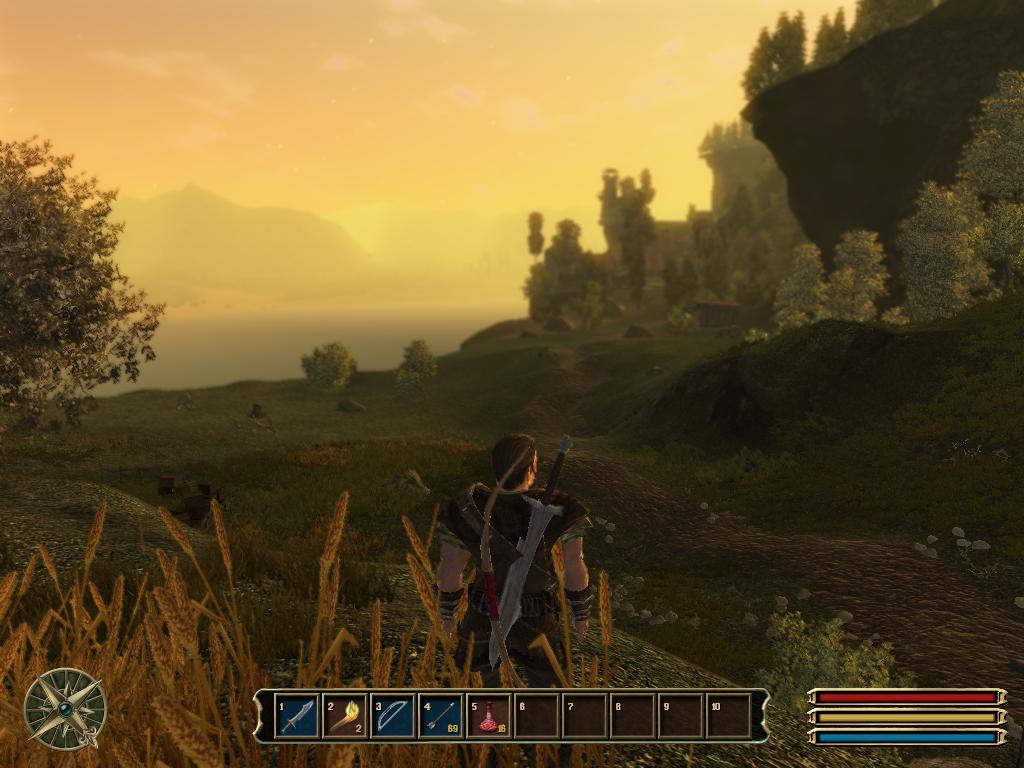Choose the bow in hotbar slot 3
The width and height of the screenshot is (1024, 768).
pos(393,716)
